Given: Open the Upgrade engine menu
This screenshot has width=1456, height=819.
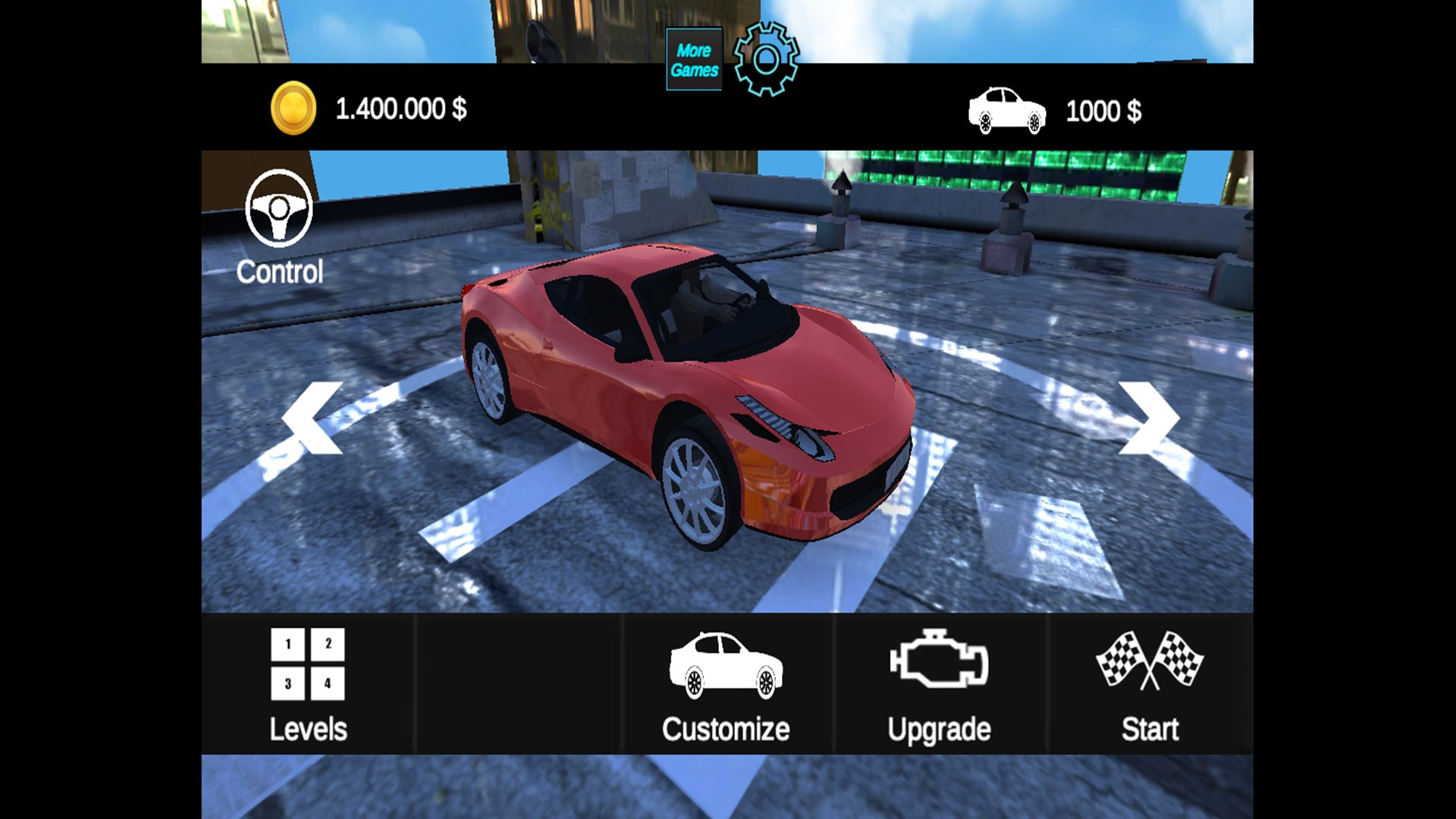Looking at the screenshot, I should 939,684.
